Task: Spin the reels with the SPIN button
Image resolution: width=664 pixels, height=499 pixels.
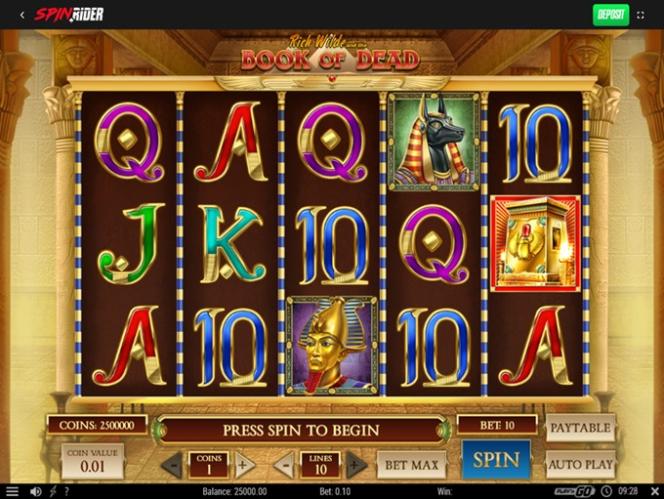Action: tap(496, 461)
